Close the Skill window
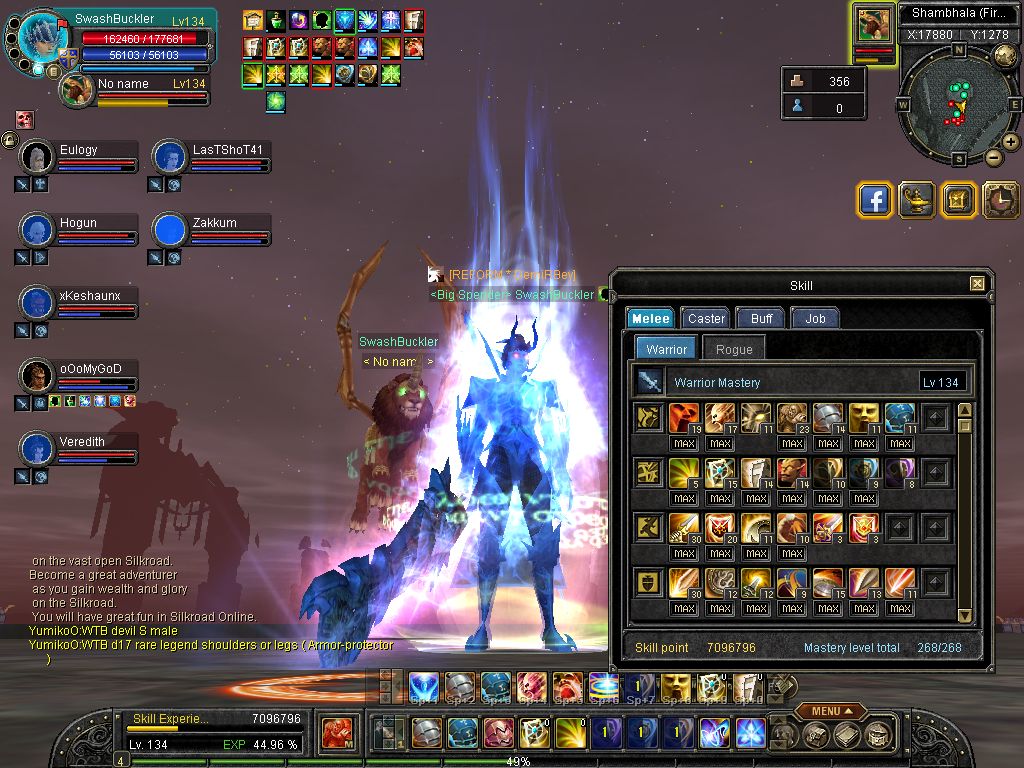Screen dimensions: 1024x768 (x=977, y=285)
